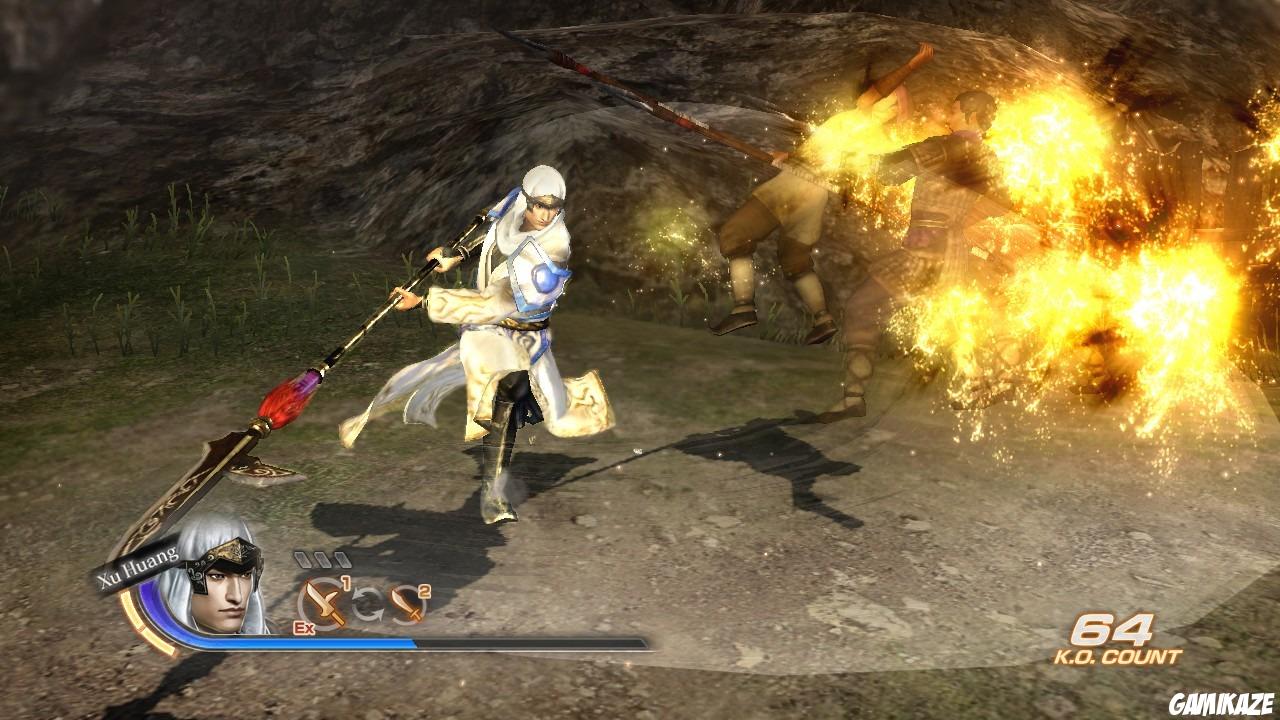Click the second Musou gauge segment
The height and width of the screenshot is (720, 1280).
(321, 558)
